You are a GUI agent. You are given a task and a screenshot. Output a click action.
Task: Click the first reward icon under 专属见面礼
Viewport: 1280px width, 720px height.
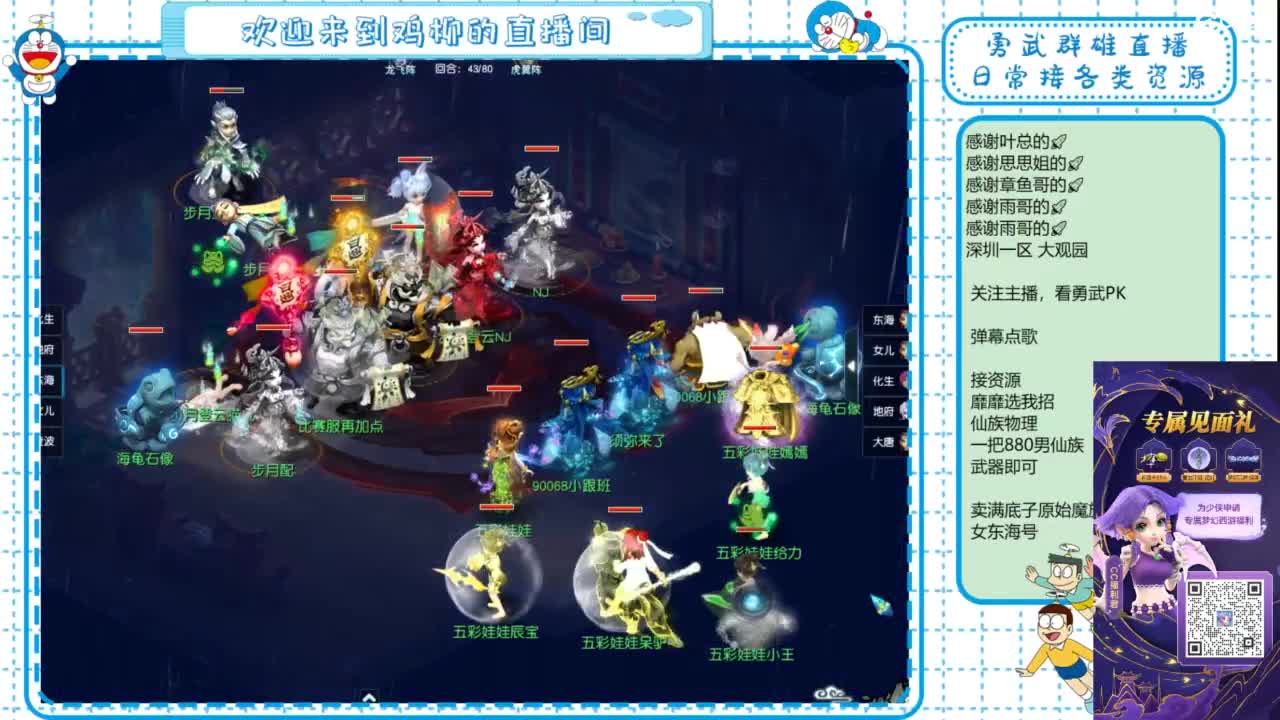tap(1152, 458)
